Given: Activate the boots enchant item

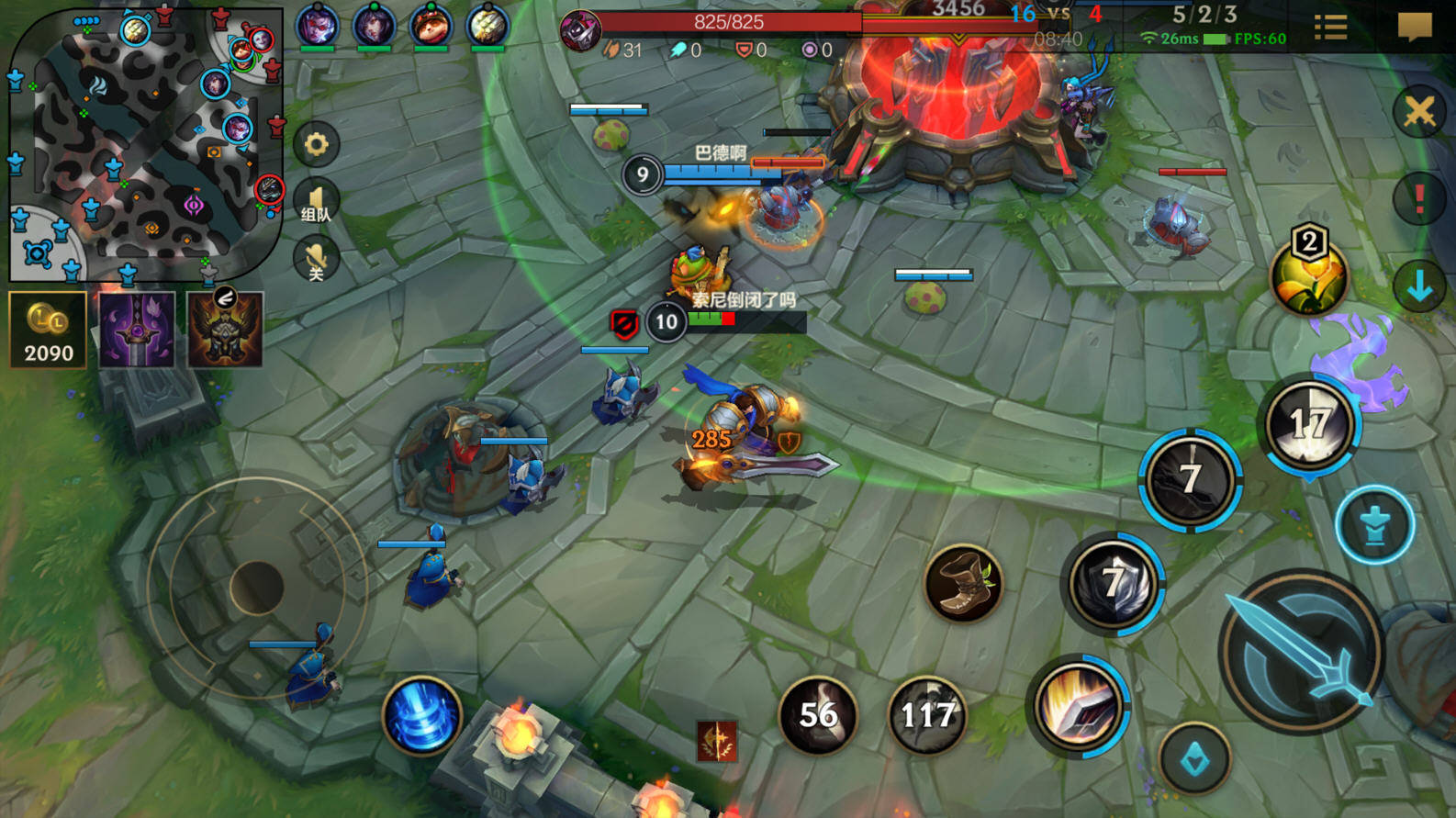Looking at the screenshot, I should pyautogui.click(x=963, y=584).
